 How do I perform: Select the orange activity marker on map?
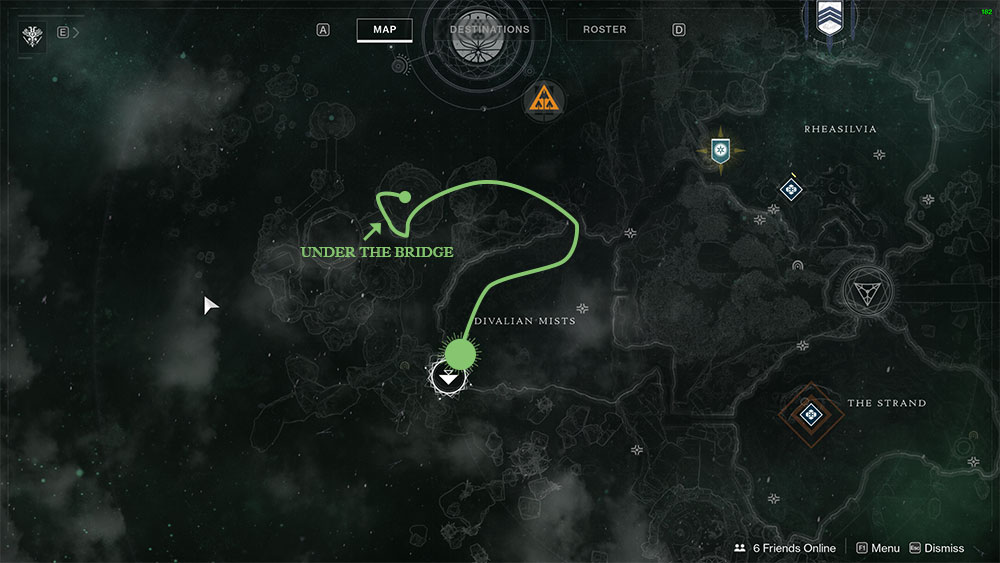pyautogui.click(x=544, y=99)
